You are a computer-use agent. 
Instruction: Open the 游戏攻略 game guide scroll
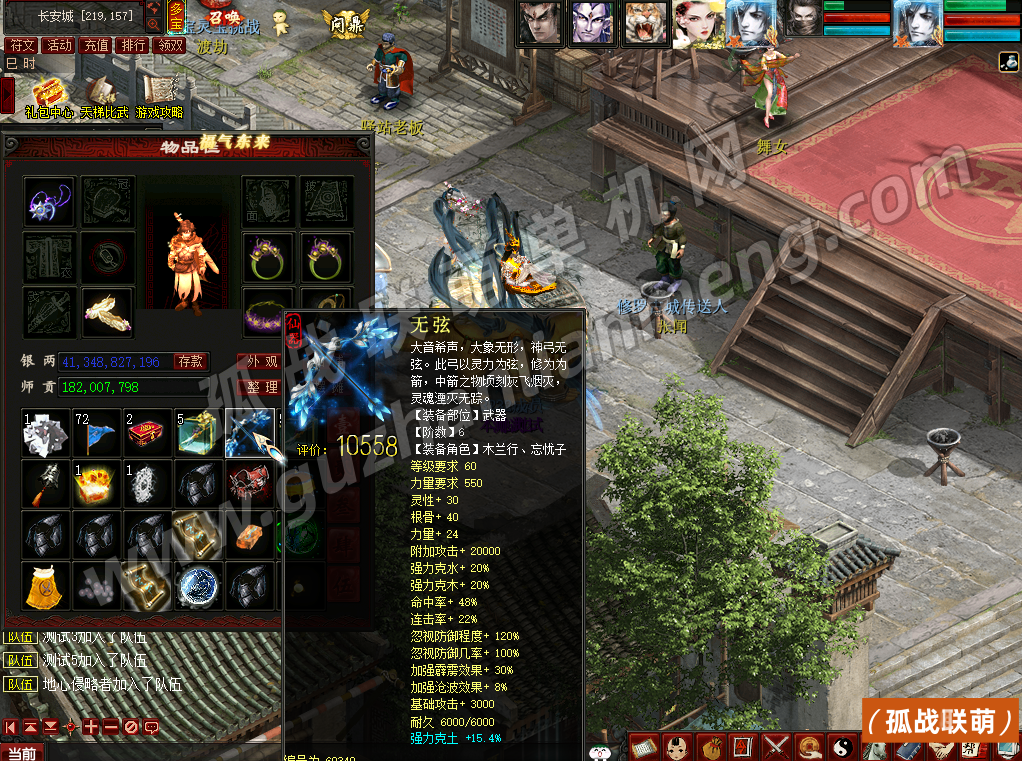click(160, 95)
